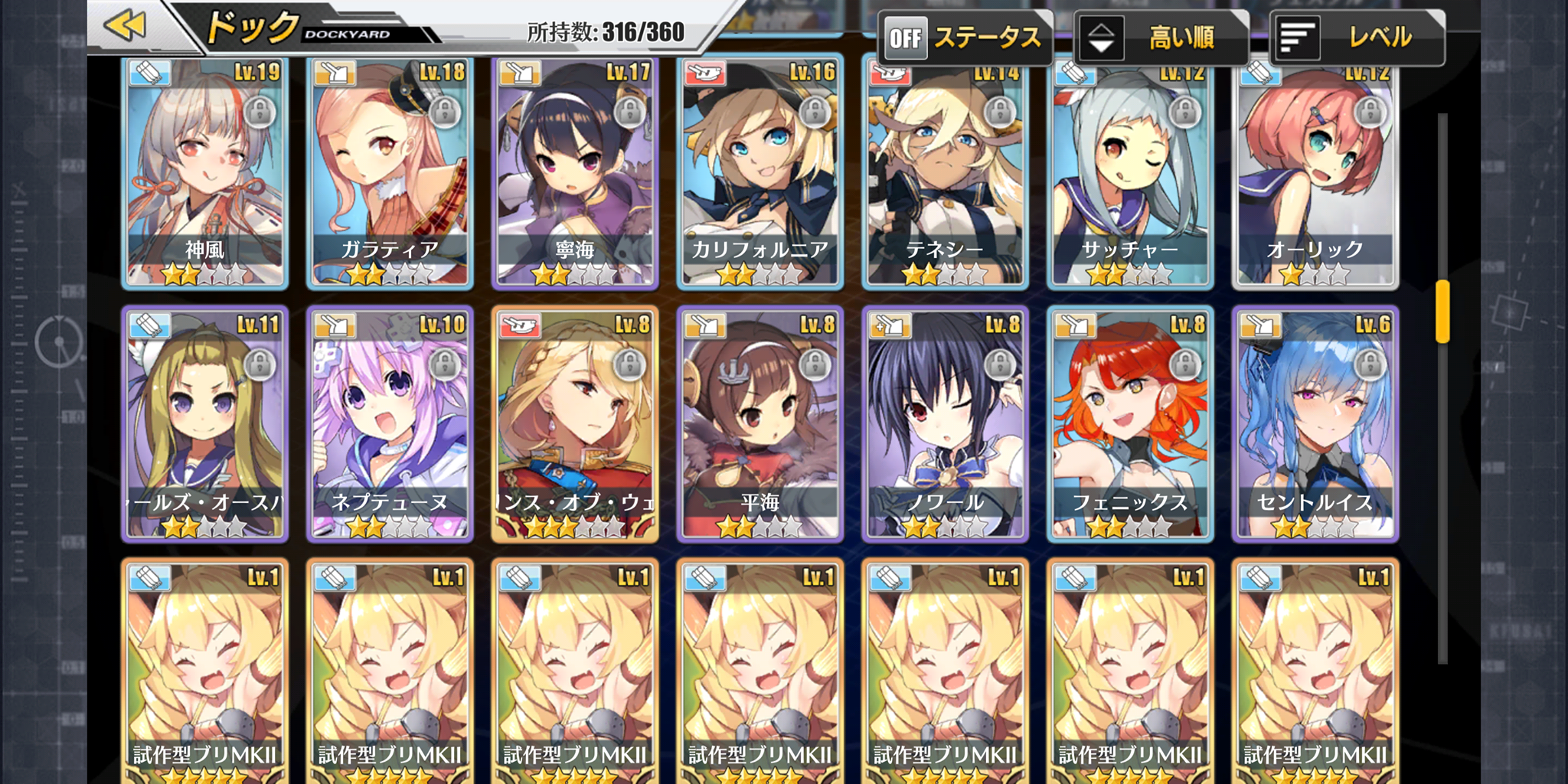Open the フェニックス ship card
The width and height of the screenshot is (1568, 784).
pyautogui.click(x=1130, y=425)
